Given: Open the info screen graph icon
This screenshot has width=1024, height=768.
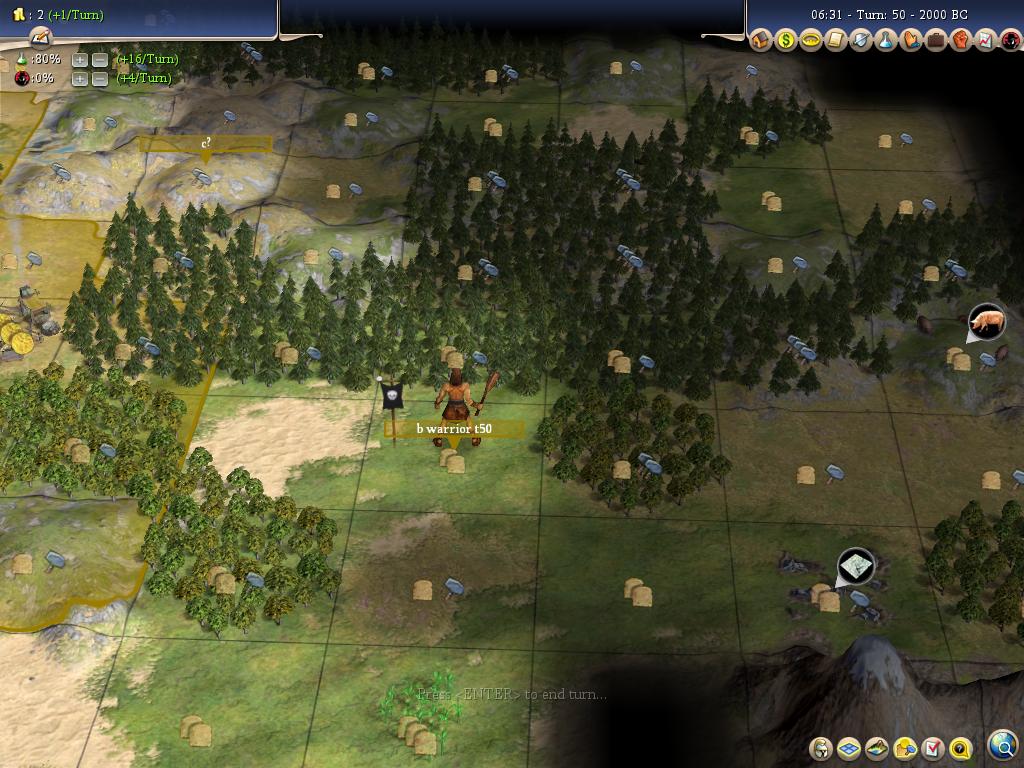Looking at the screenshot, I should [x=985, y=41].
